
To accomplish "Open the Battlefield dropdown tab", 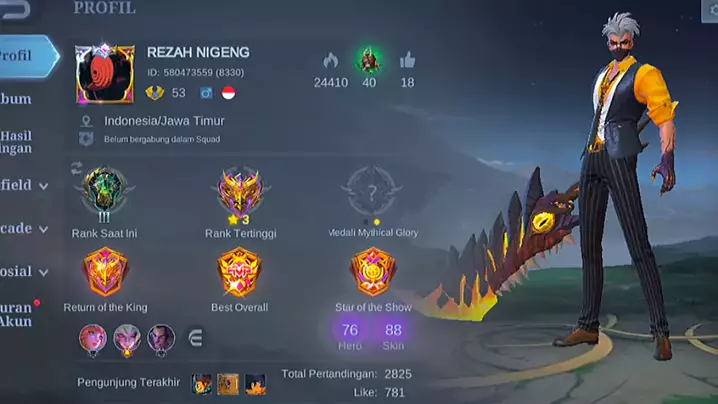I will (22, 185).
